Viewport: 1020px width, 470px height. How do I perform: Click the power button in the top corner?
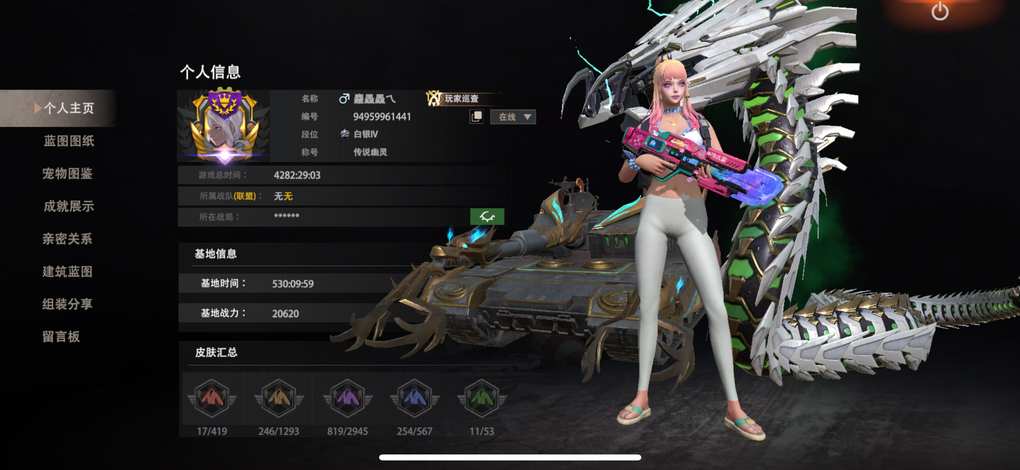(x=939, y=12)
